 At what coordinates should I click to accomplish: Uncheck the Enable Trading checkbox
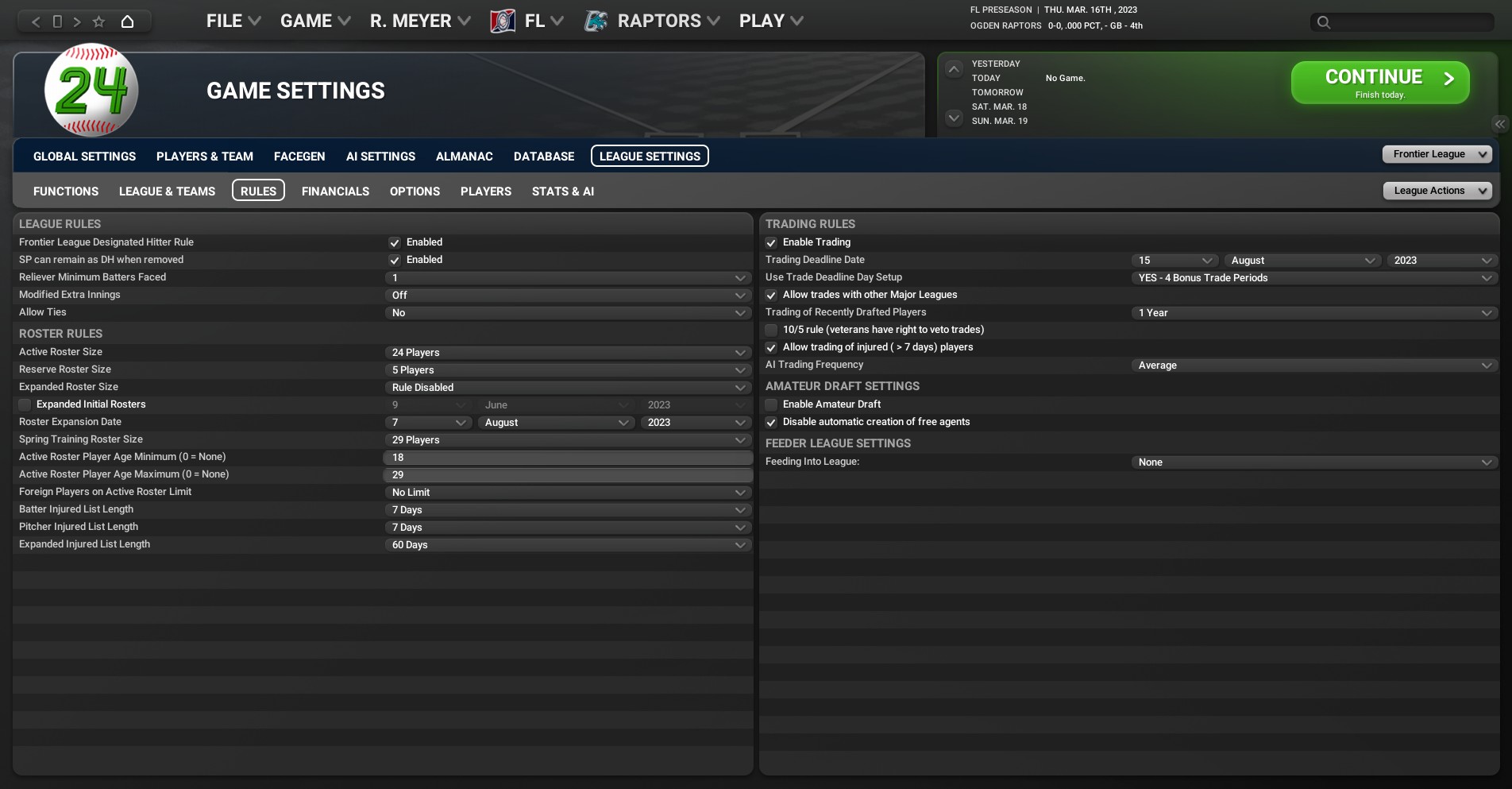click(771, 242)
